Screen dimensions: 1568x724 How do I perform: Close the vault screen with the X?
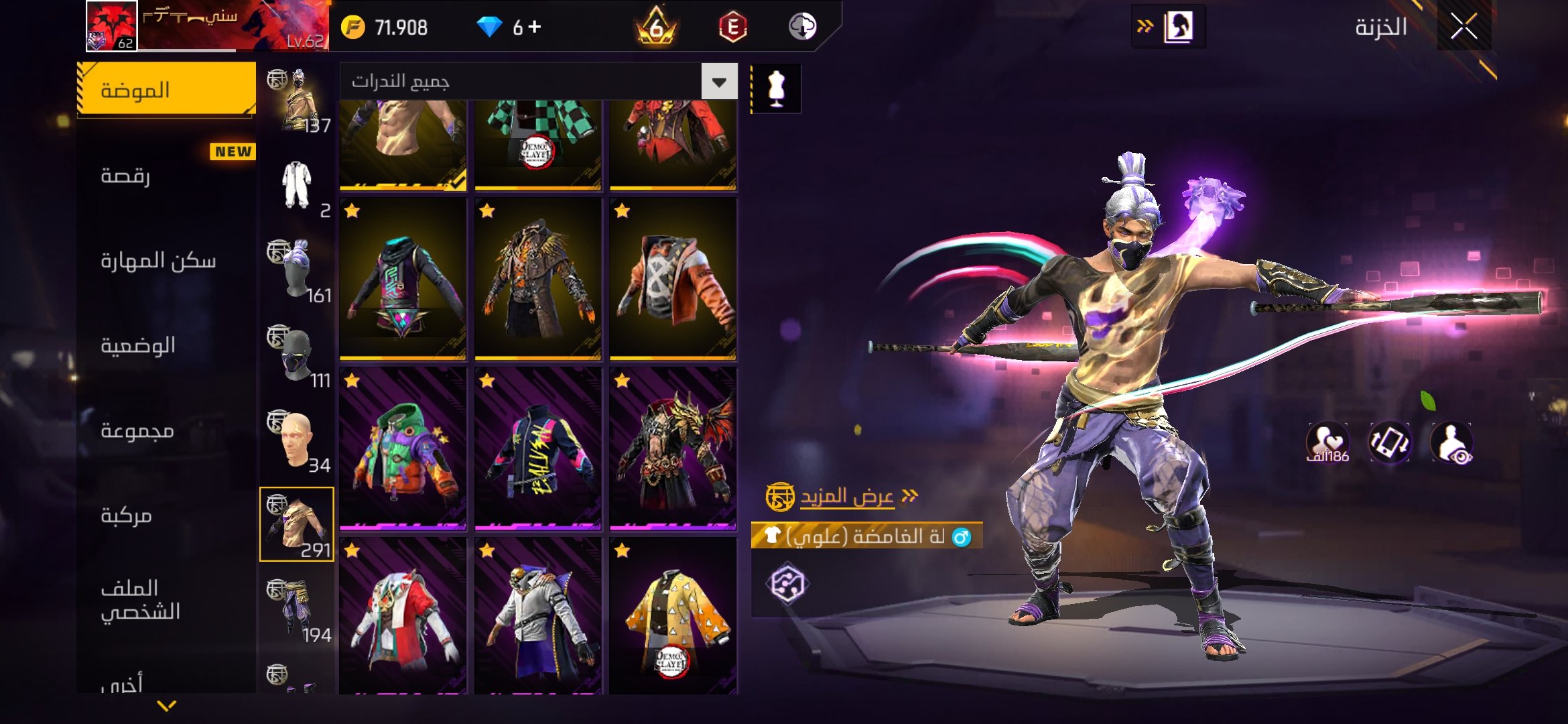[1463, 27]
